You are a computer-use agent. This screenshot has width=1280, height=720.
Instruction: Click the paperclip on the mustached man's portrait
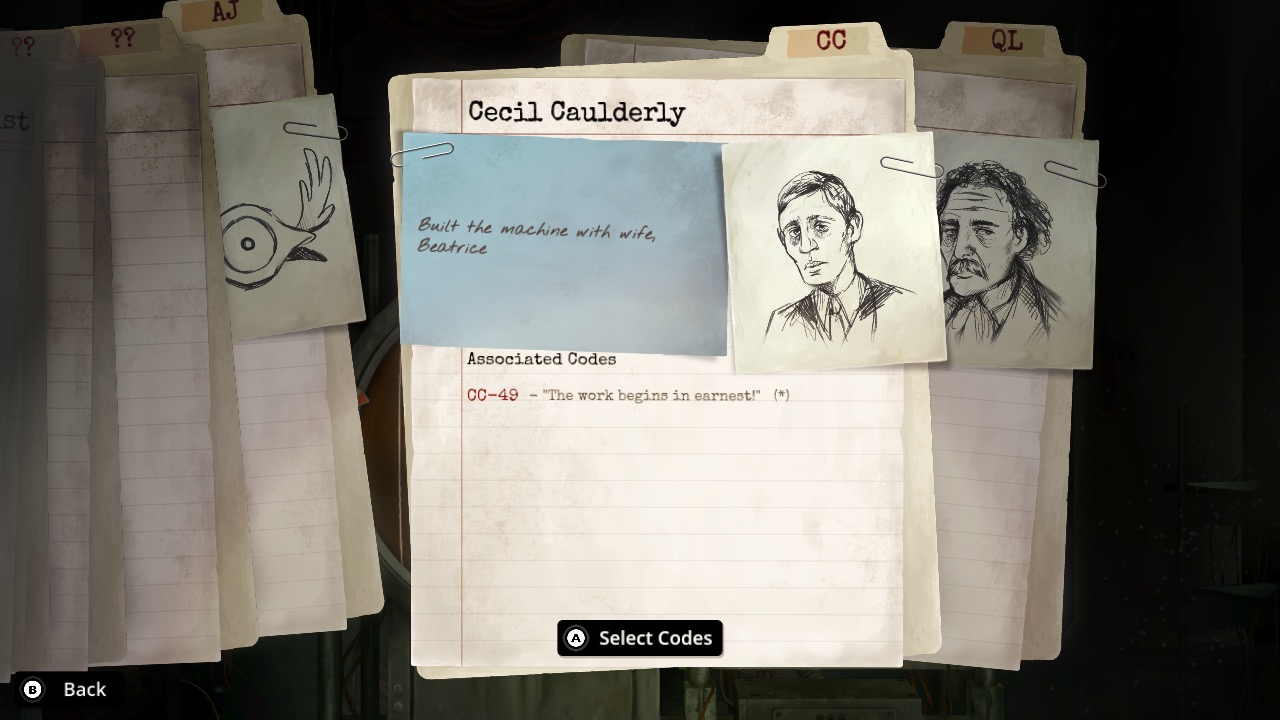pyautogui.click(x=1075, y=172)
